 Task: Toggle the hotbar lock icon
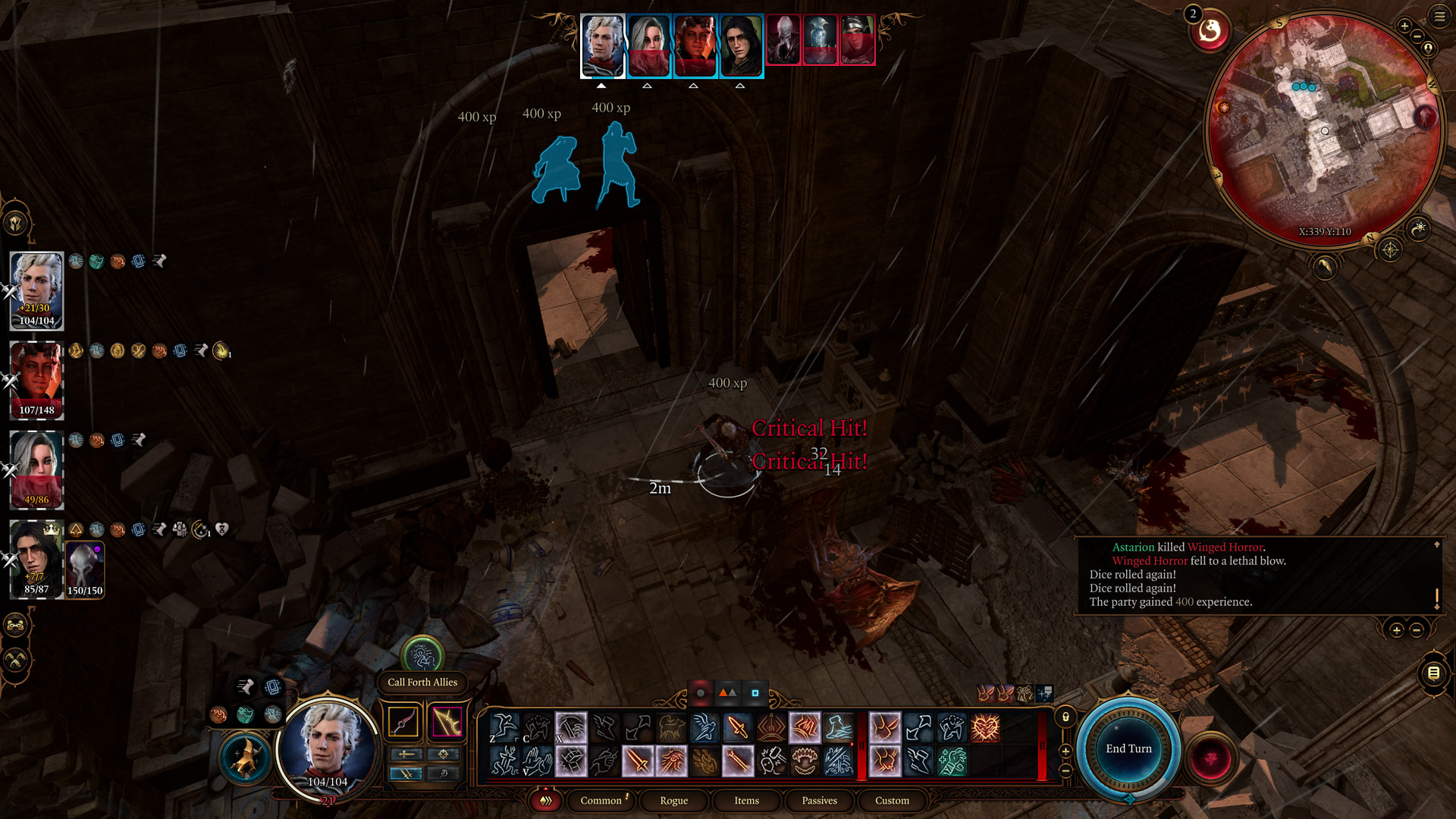pyautogui.click(x=1065, y=717)
